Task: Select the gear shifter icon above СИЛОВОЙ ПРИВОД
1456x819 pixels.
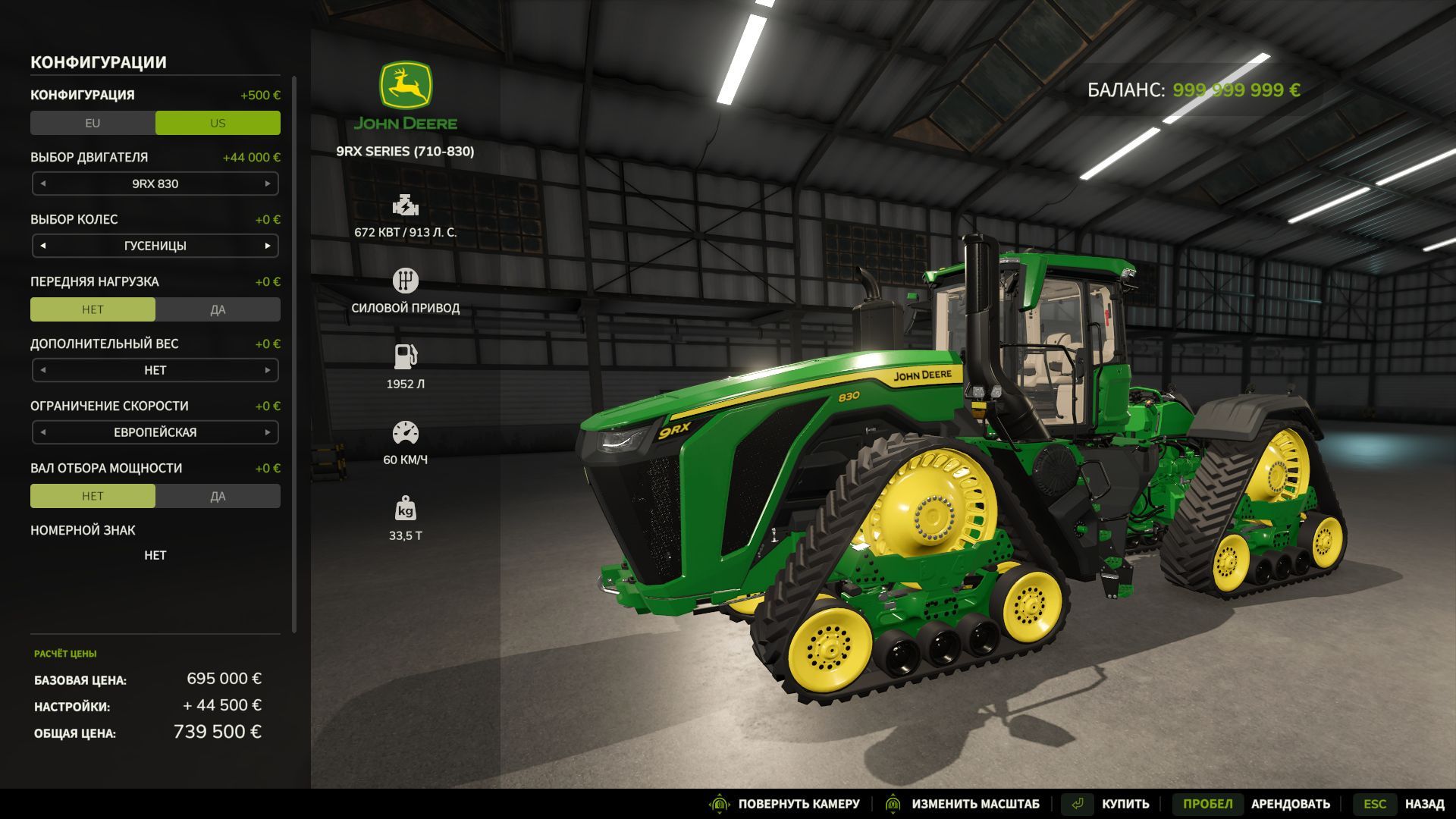Action: [x=406, y=280]
